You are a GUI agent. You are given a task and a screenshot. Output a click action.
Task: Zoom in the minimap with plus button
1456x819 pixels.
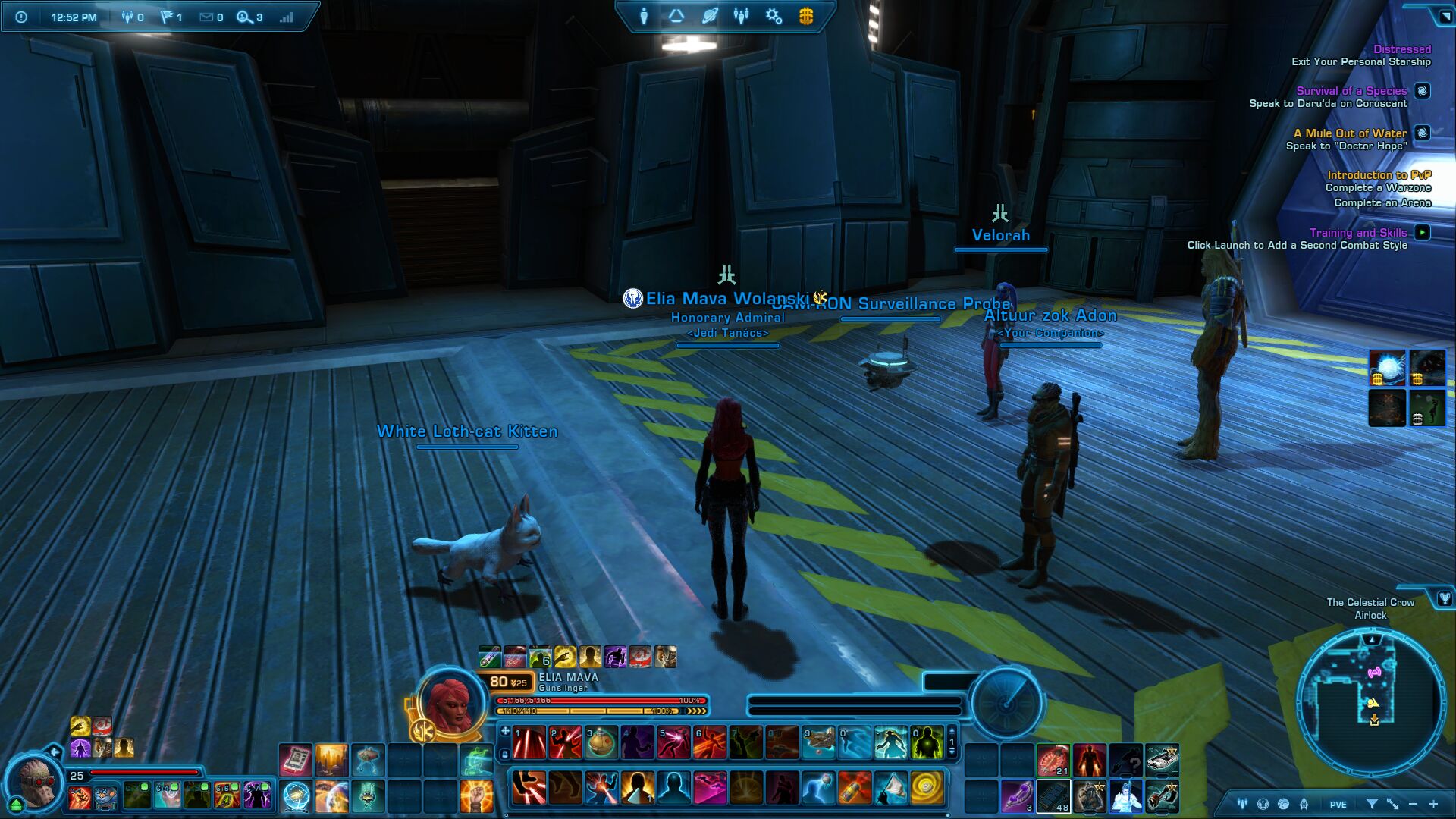point(1433,804)
